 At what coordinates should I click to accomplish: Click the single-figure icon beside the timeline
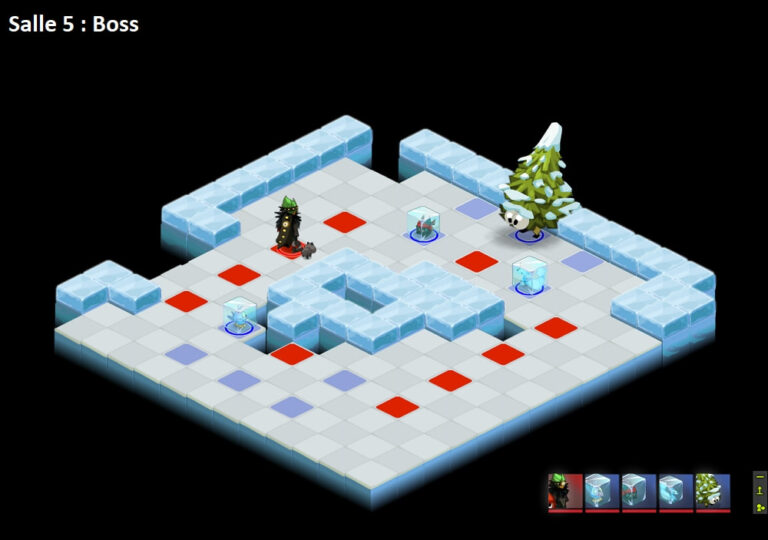click(760, 492)
